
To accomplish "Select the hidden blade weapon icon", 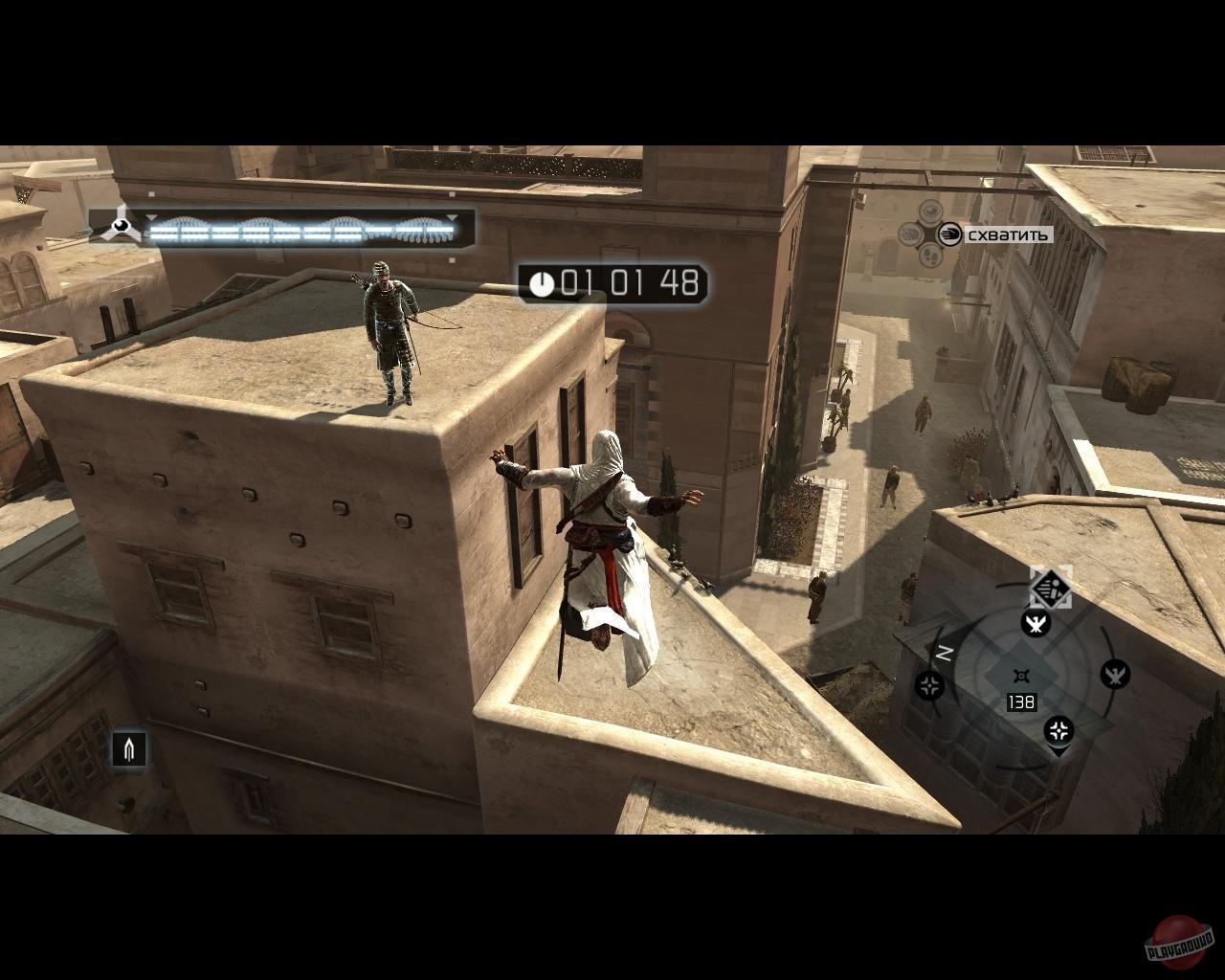I will 129,749.
